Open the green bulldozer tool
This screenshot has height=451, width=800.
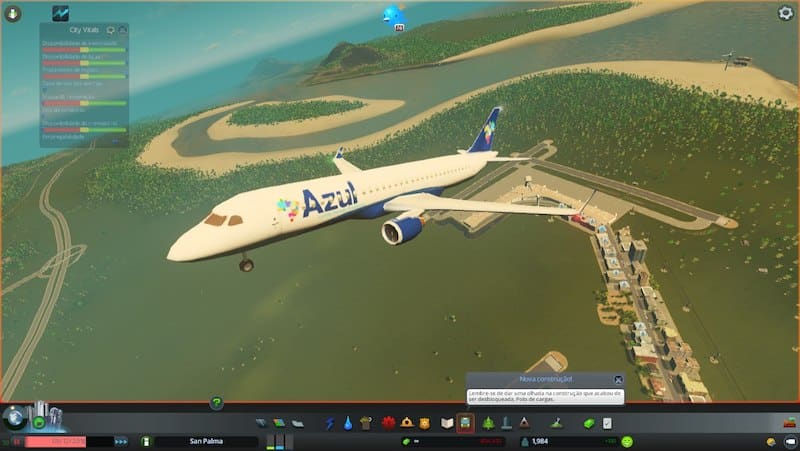pyautogui.click(x=589, y=423)
